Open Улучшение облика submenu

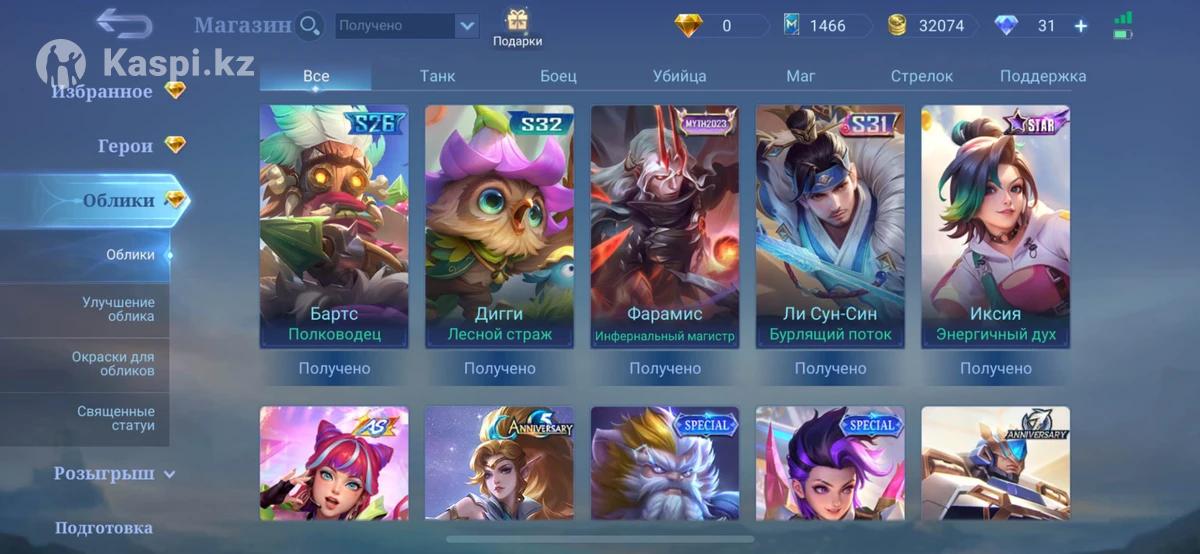[118, 309]
